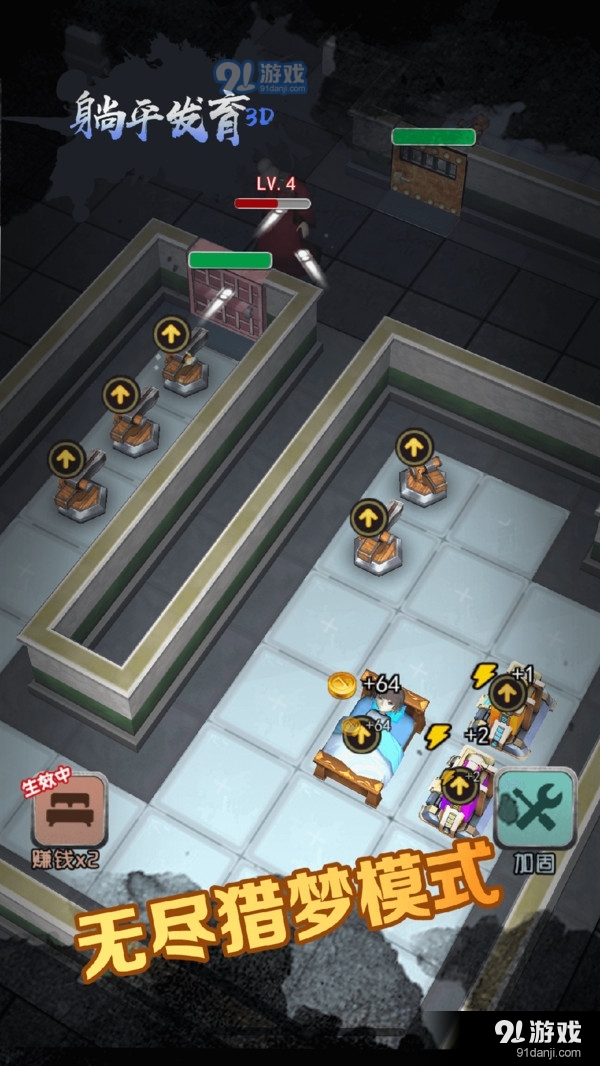This screenshot has width=600, height=1066.
Task: Tap the 加固 wrench button
Action: click(x=535, y=810)
